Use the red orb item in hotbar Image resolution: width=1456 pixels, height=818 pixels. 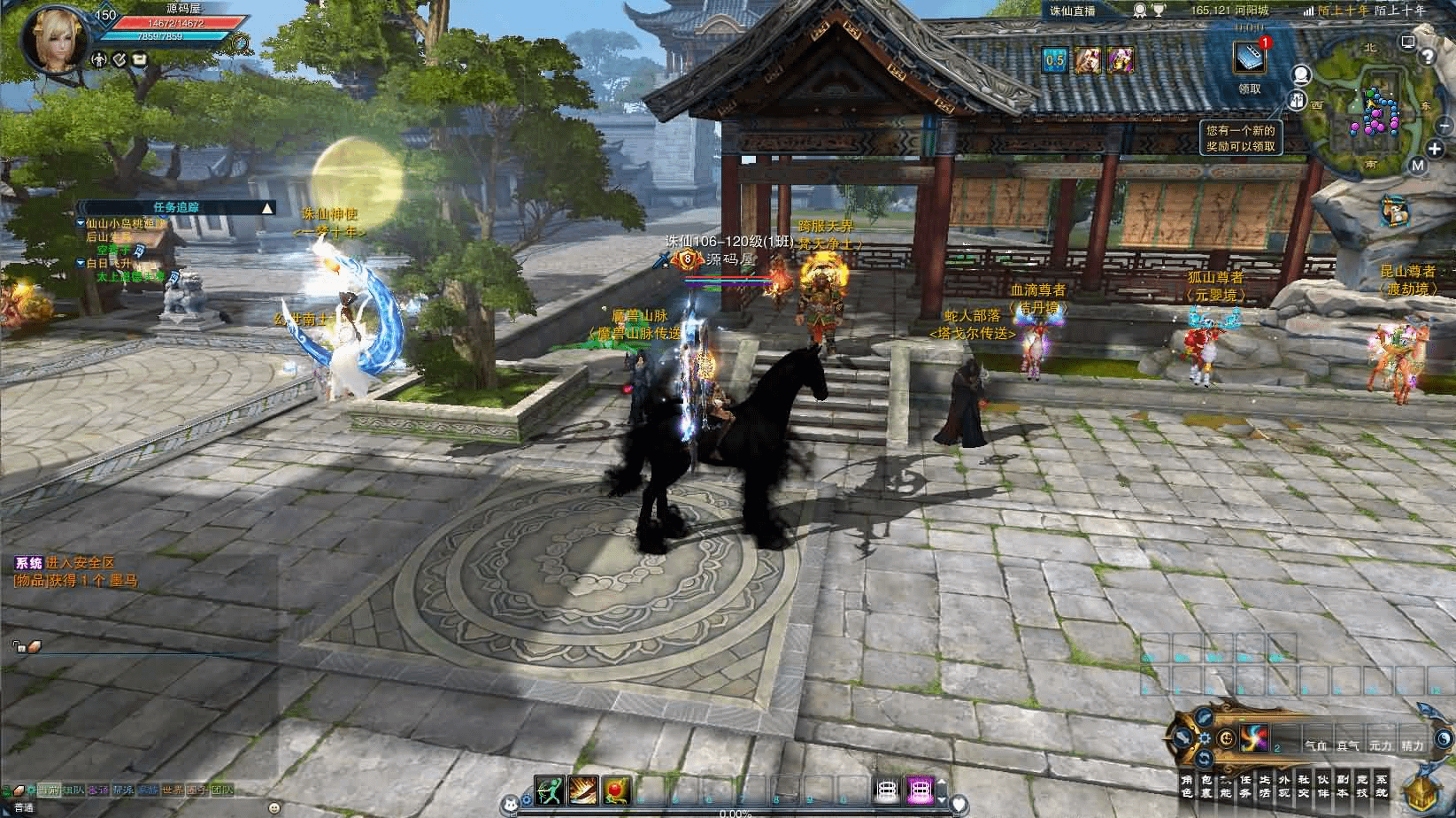click(x=616, y=789)
